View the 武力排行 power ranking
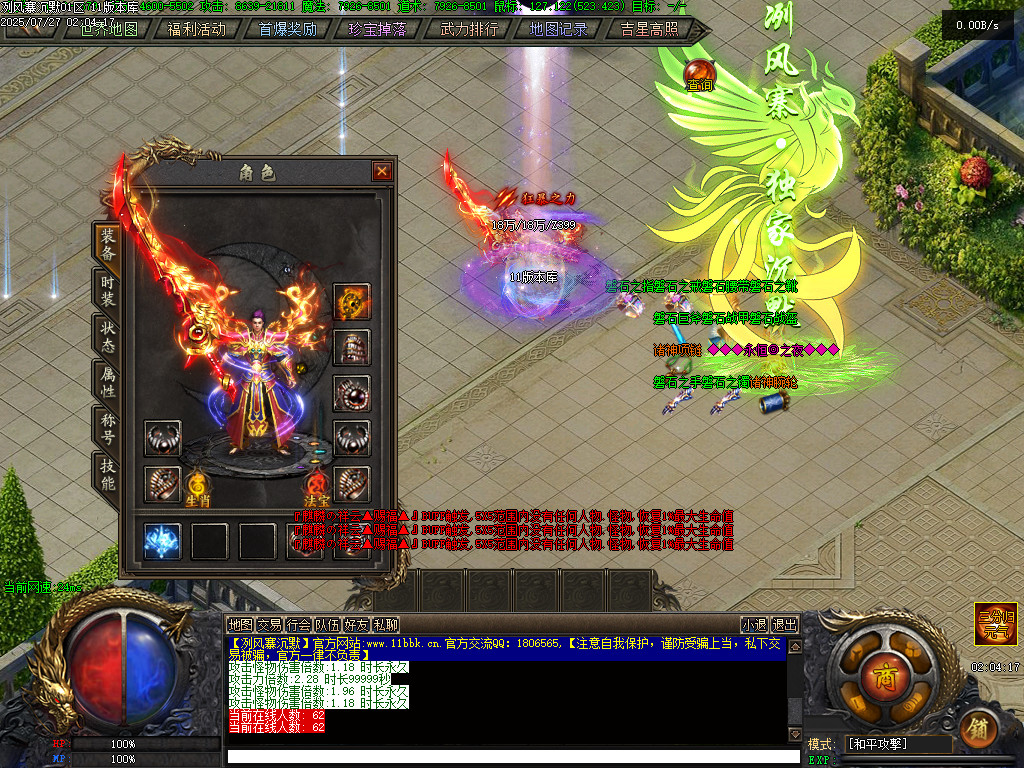Image resolution: width=1024 pixels, height=768 pixels. [469, 29]
